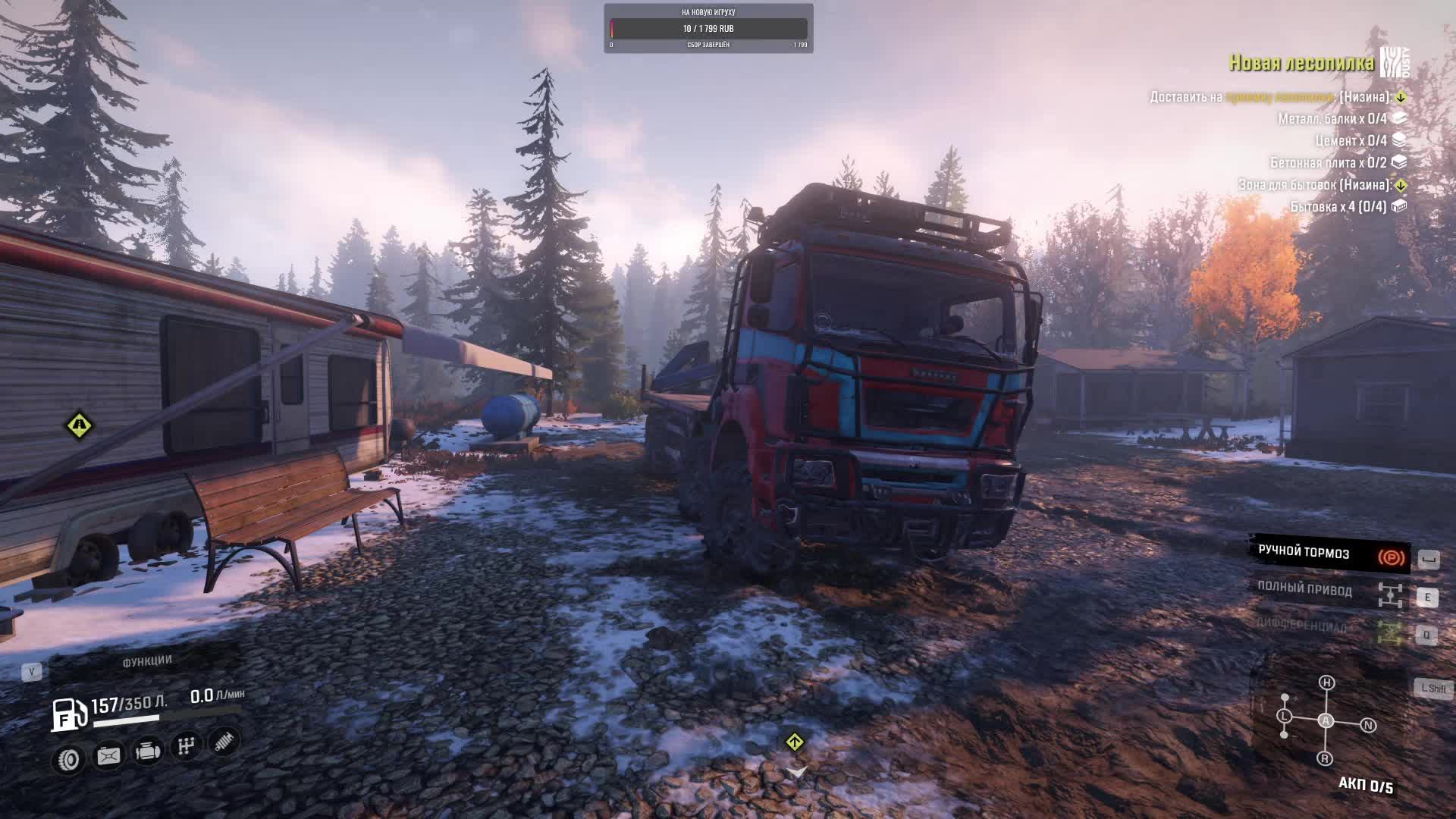Image resolution: width=1456 pixels, height=819 pixels.
Task: Select the Цемент x 0/4 objective
Action: 1351,140
